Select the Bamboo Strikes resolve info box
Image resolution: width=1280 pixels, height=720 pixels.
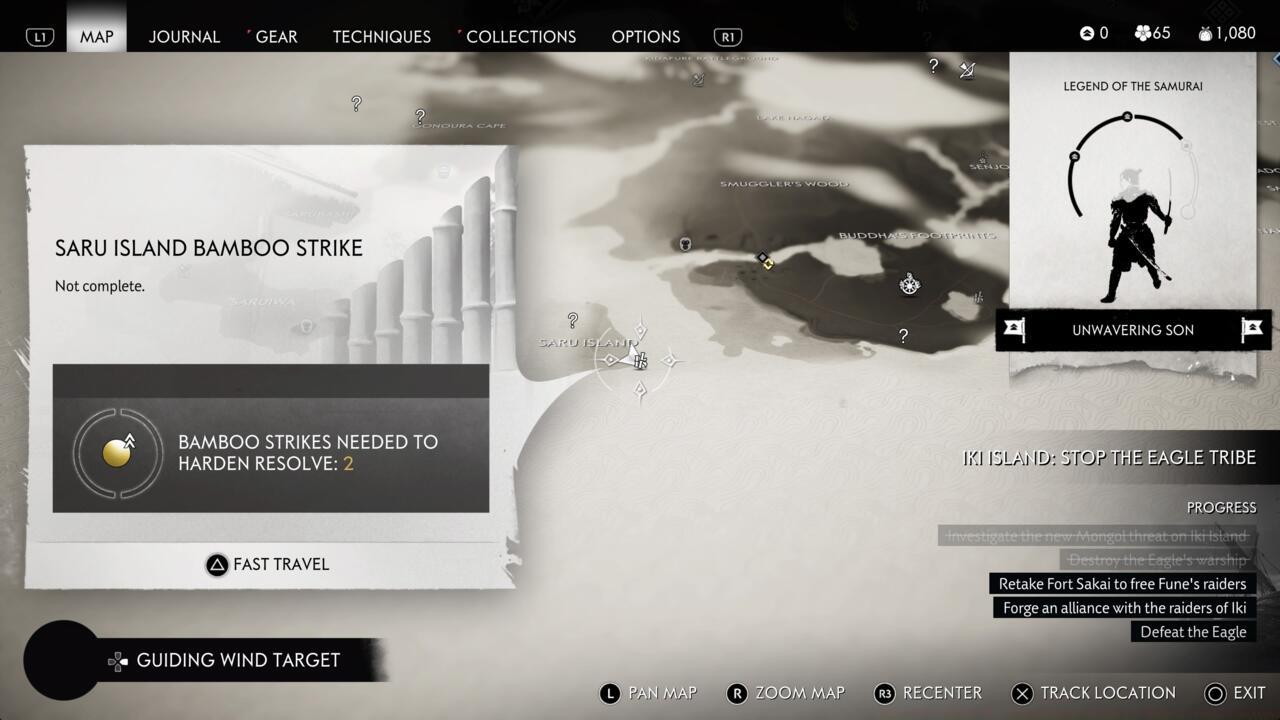coord(271,454)
